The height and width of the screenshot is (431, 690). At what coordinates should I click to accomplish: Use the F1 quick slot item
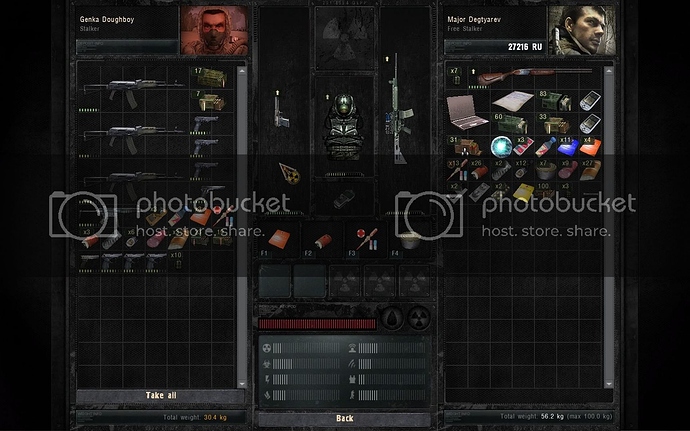pyautogui.click(x=279, y=239)
